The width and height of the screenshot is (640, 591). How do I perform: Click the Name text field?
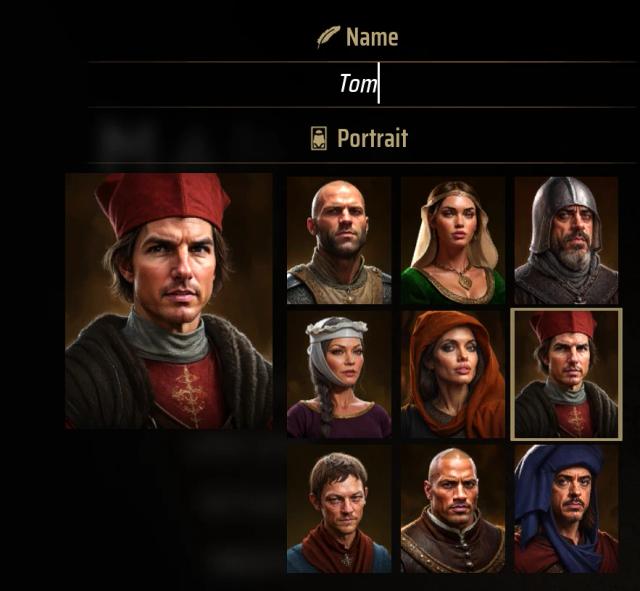coord(360,84)
